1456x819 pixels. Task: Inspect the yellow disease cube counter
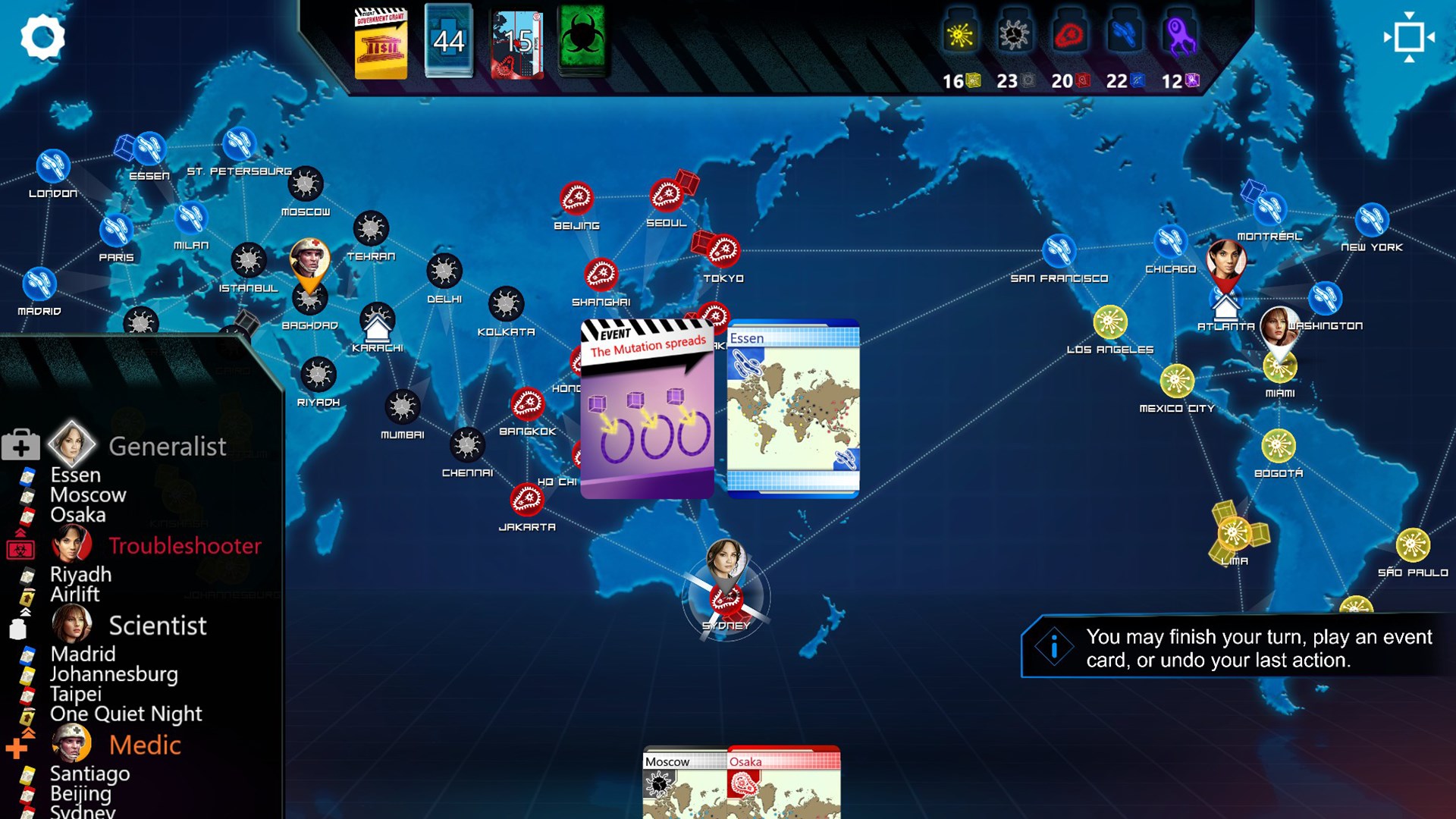click(x=960, y=80)
